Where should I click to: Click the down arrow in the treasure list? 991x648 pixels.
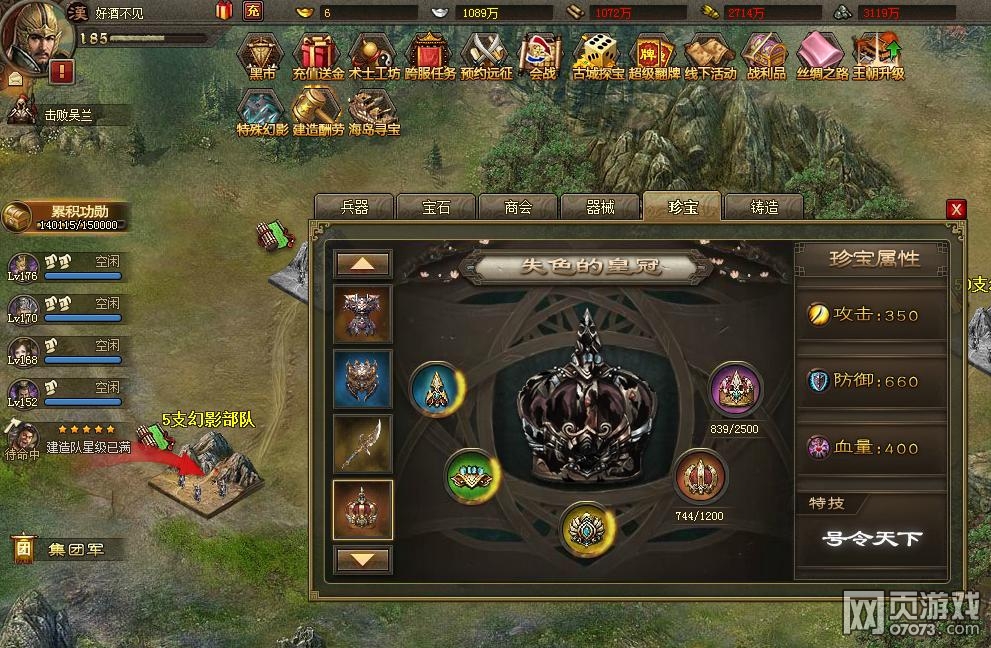[362, 559]
